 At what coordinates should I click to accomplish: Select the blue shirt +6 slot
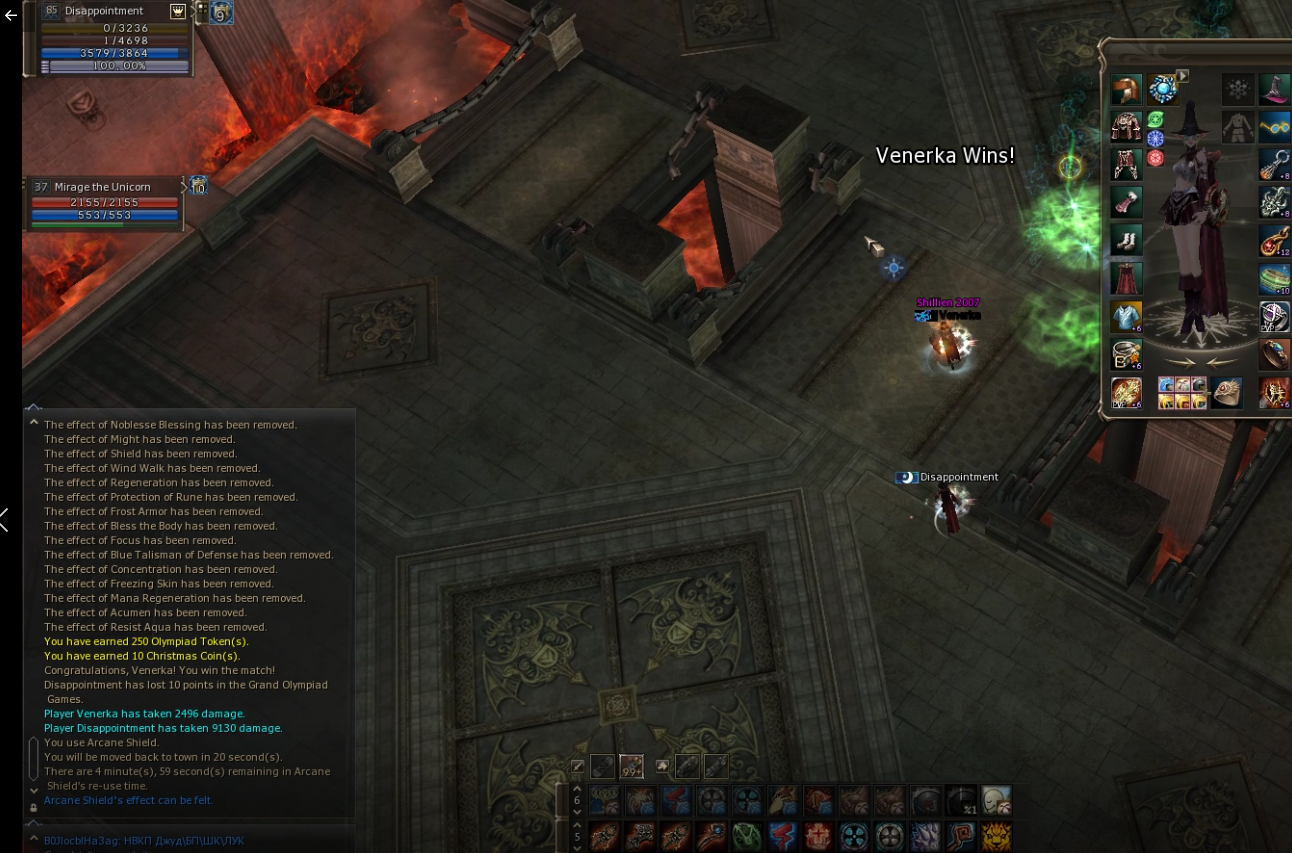pyautogui.click(x=1127, y=316)
